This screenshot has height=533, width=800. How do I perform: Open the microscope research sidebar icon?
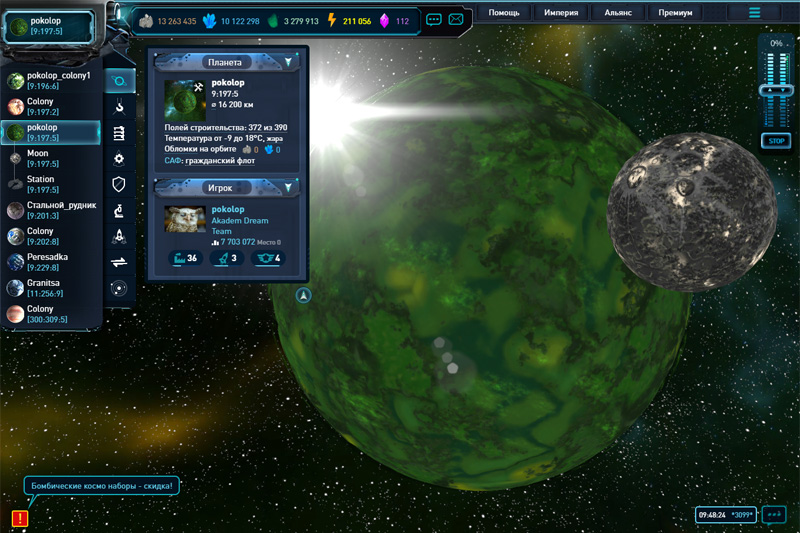click(x=119, y=210)
